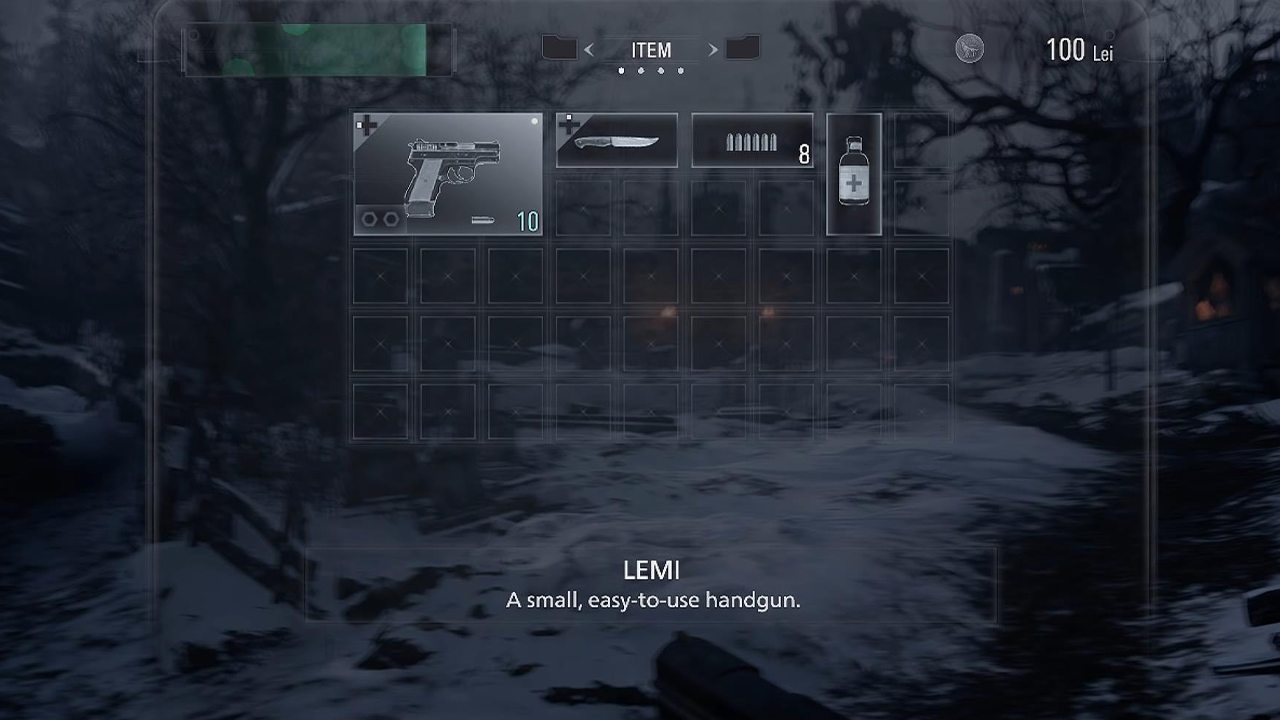
Task: Click the ITEM tab header
Action: 651,50
